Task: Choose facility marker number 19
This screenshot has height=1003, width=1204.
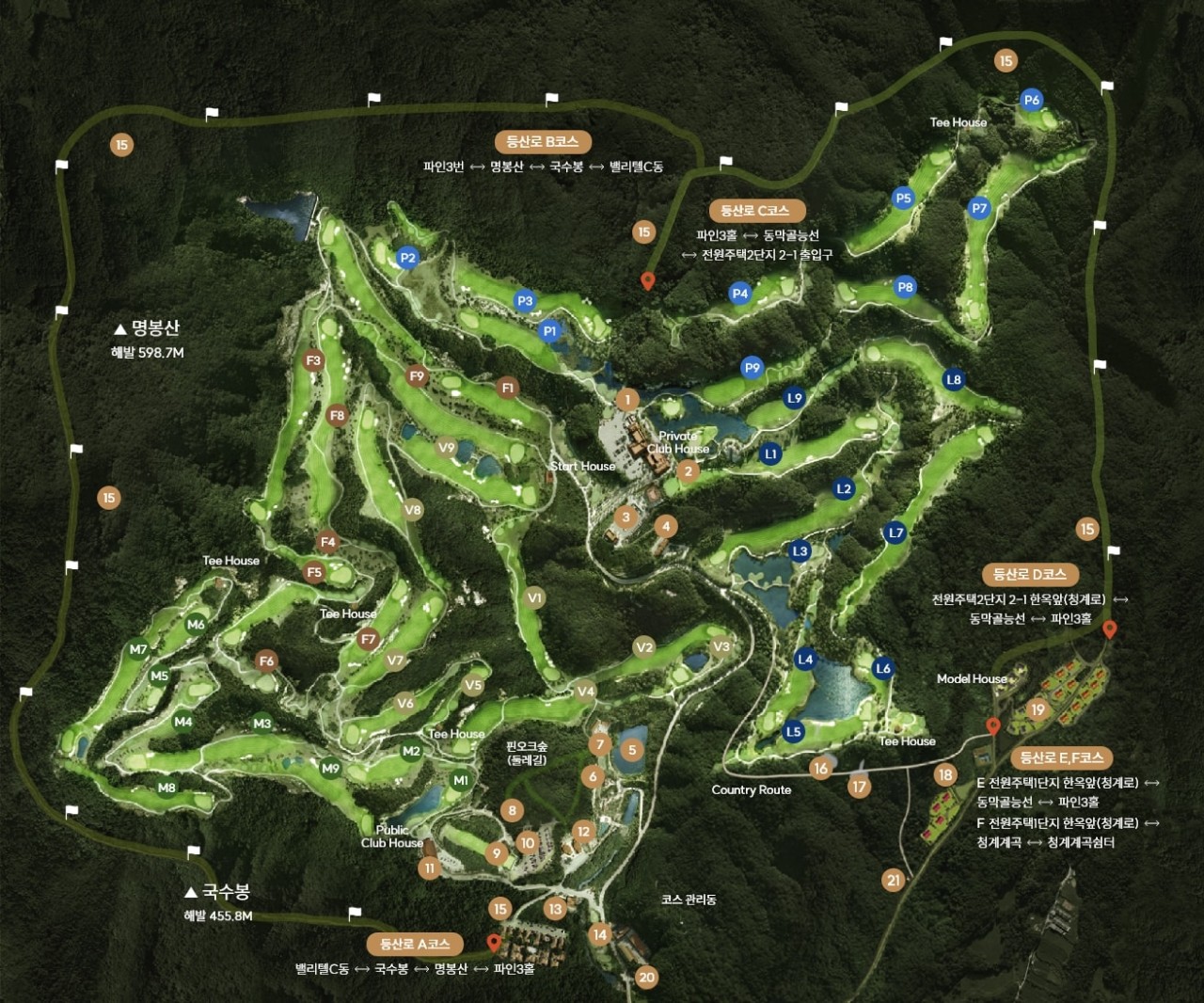Action: tap(1038, 709)
